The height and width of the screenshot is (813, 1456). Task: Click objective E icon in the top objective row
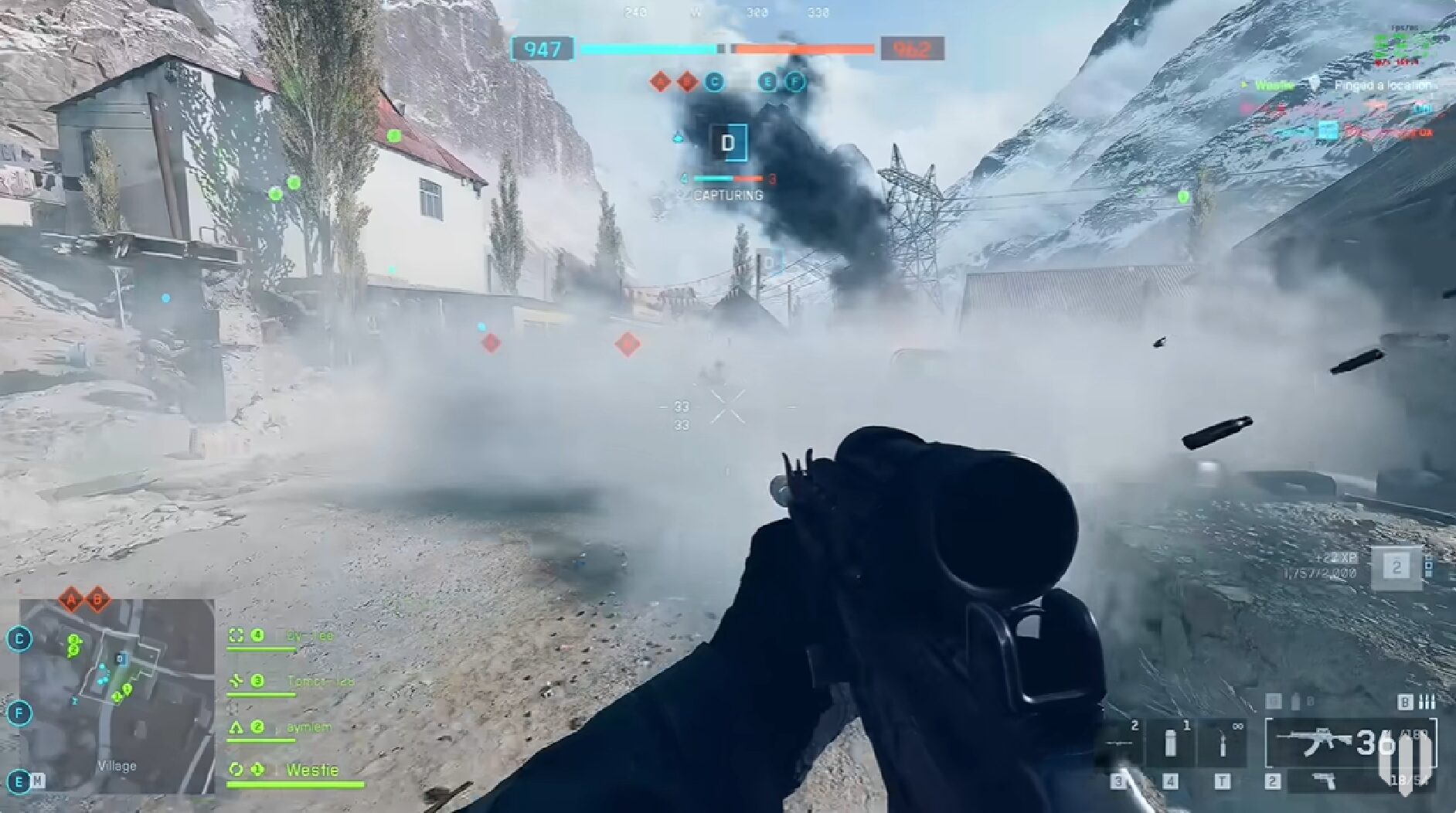tap(767, 81)
